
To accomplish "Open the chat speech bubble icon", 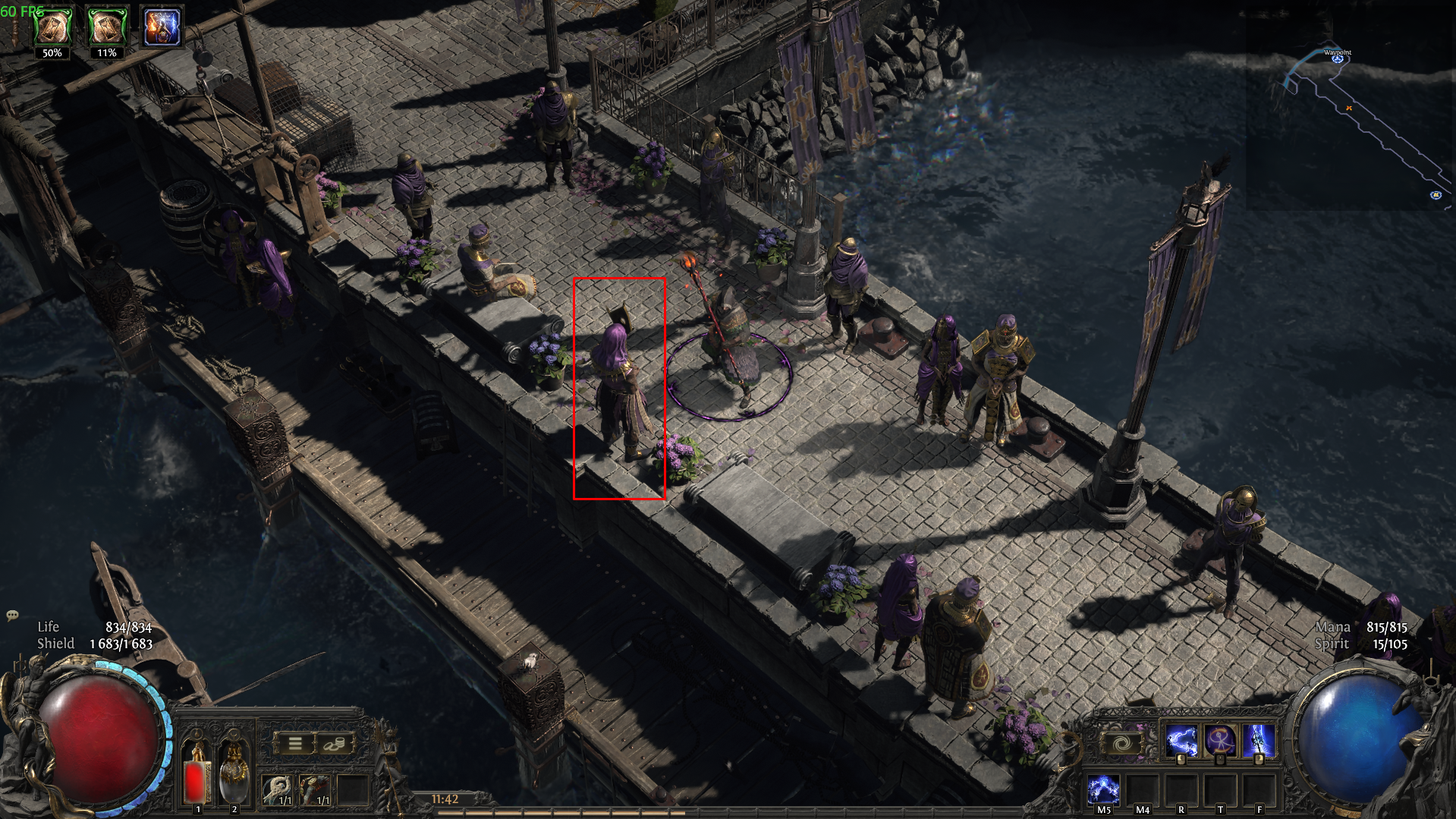I will pos(12,616).
